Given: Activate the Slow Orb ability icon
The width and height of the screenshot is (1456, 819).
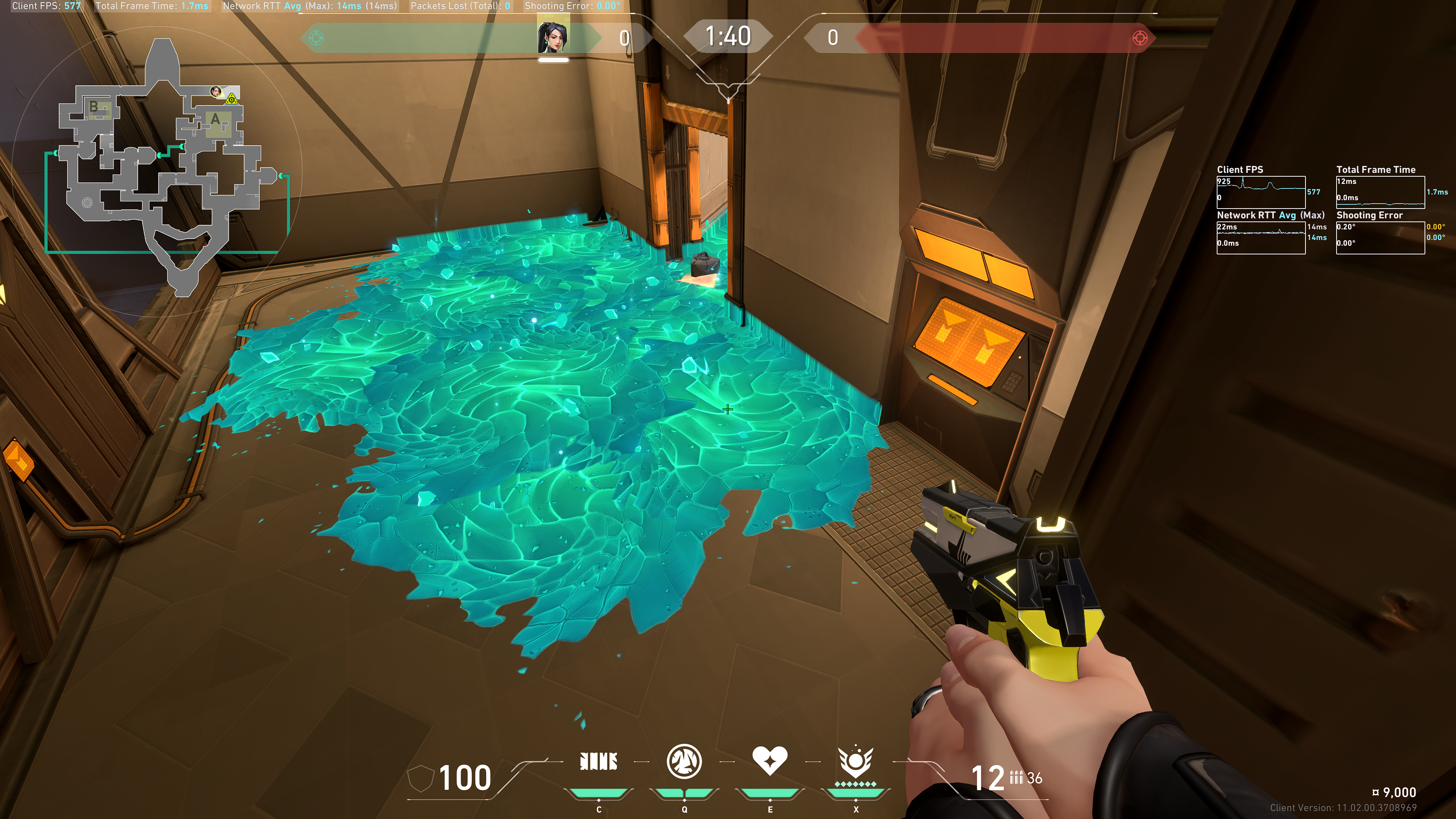Looking at the screenshot, I should pos(684,761).
